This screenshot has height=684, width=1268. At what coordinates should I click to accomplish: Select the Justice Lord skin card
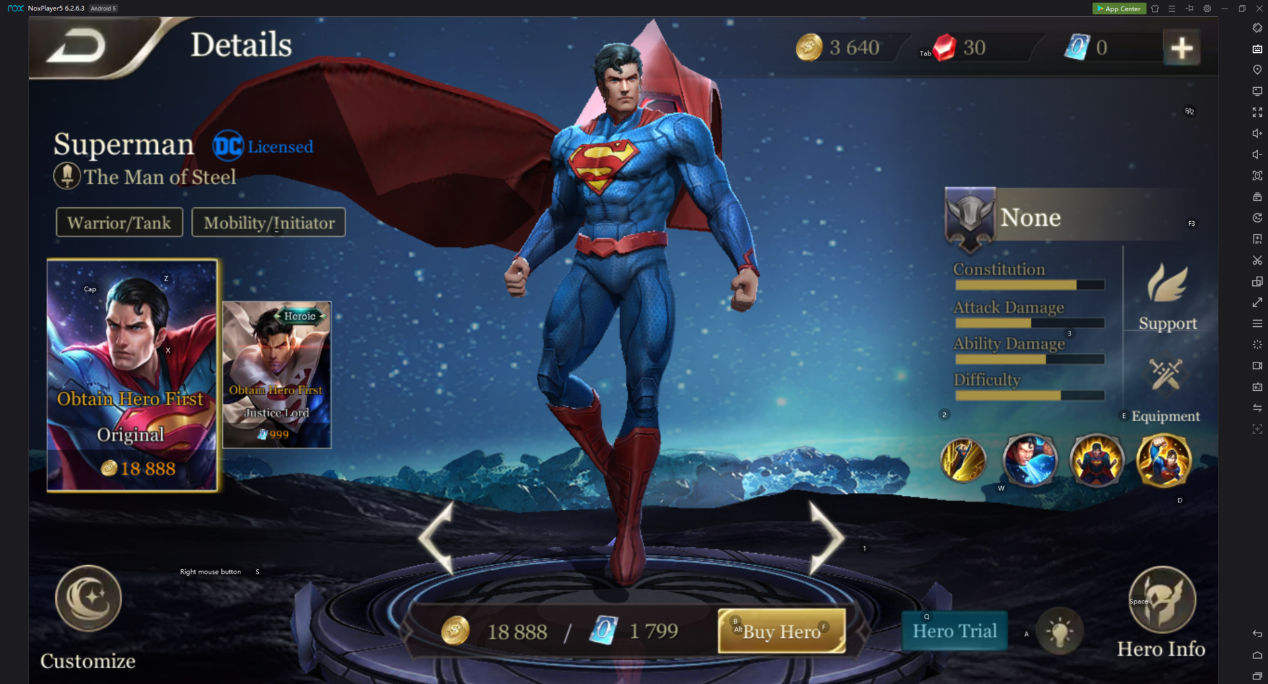tap(276, 374)
